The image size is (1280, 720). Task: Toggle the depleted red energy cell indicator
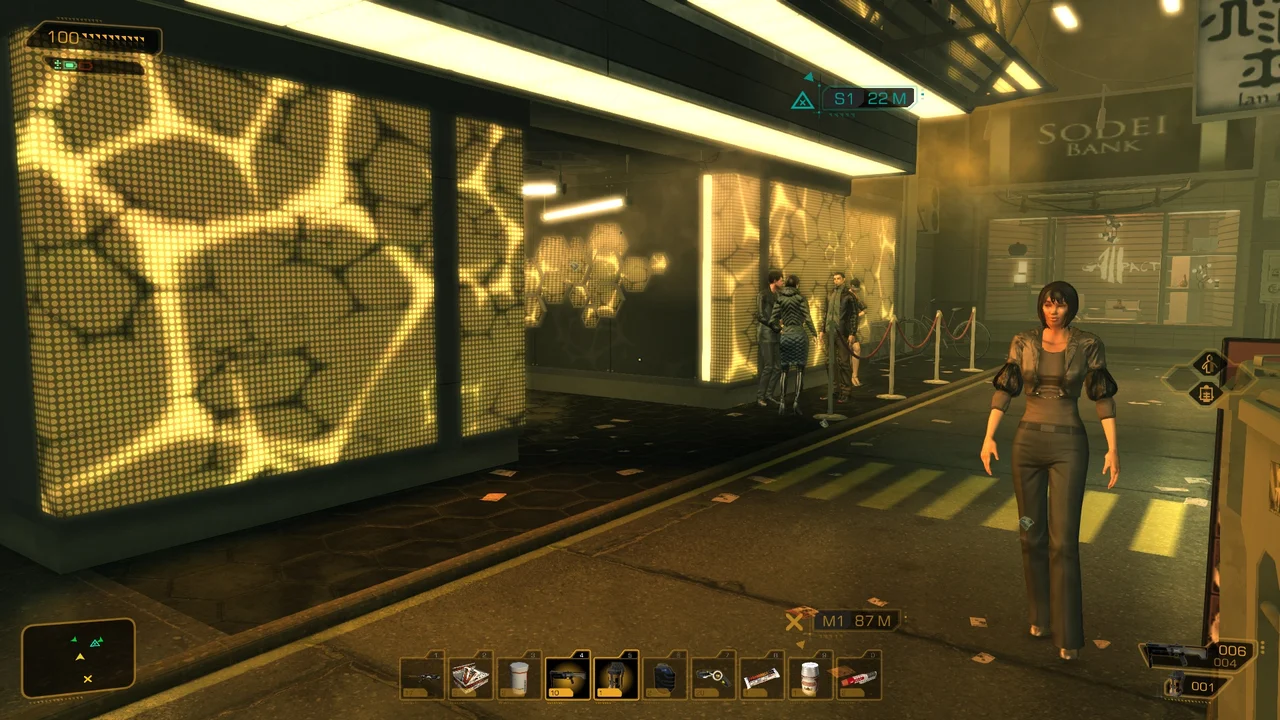coord(85,66)
